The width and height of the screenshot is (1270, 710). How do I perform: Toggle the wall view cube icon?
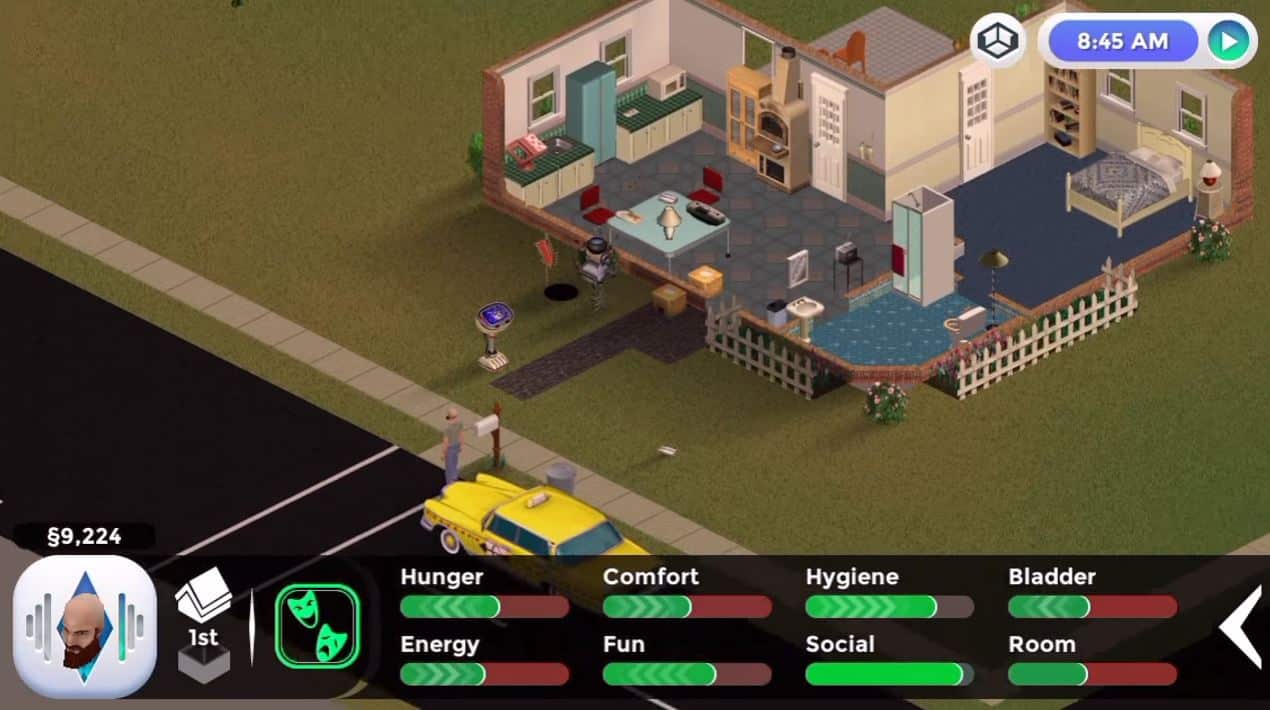click(997, 41)
